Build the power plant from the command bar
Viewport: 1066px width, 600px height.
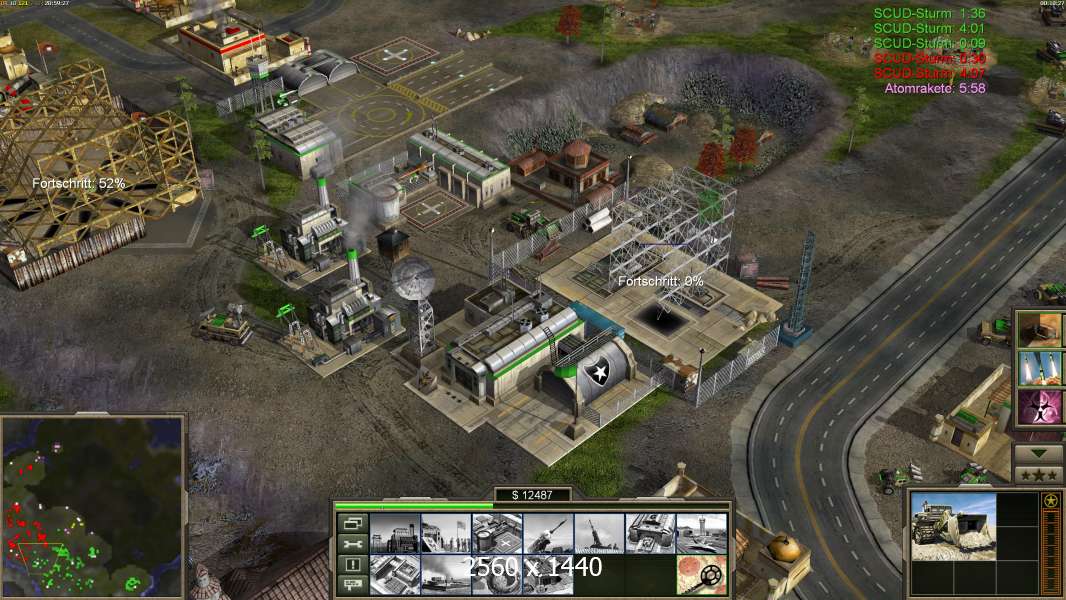[x=394, y=533]
